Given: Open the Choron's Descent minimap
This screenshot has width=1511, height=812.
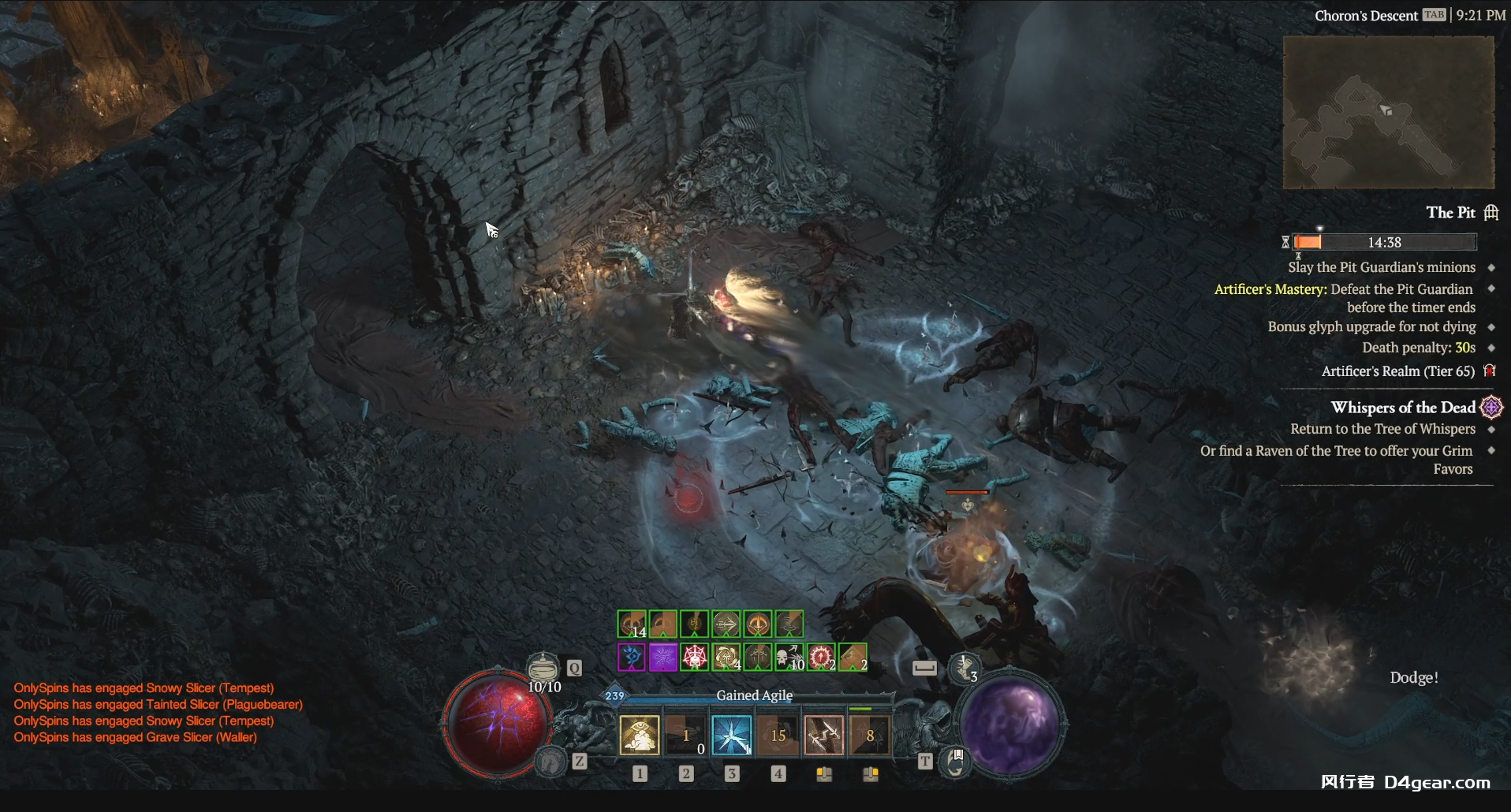Looking at the screenshot, I should tap(1388, 112).
